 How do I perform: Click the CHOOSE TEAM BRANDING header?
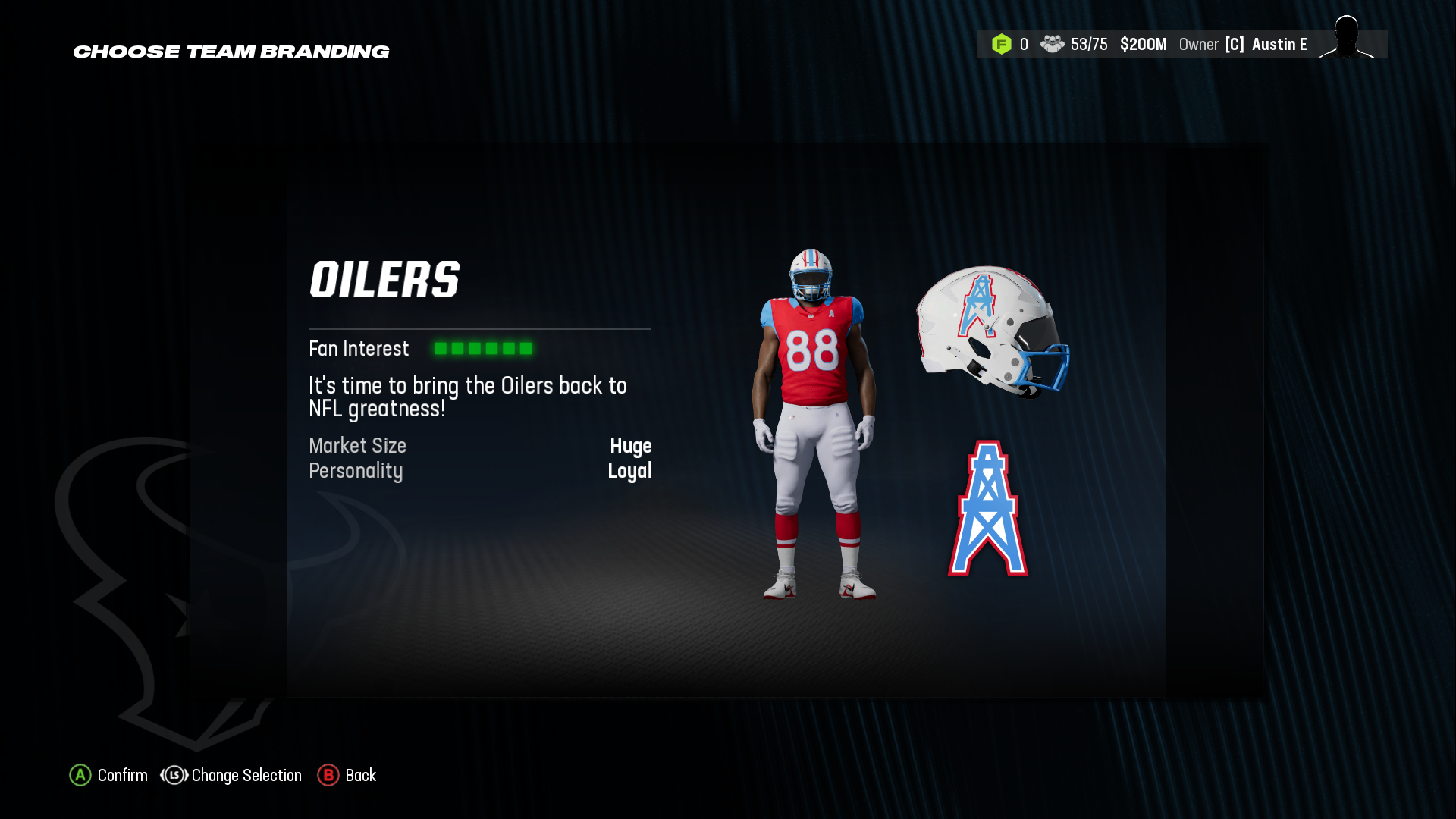click(231, 51)
